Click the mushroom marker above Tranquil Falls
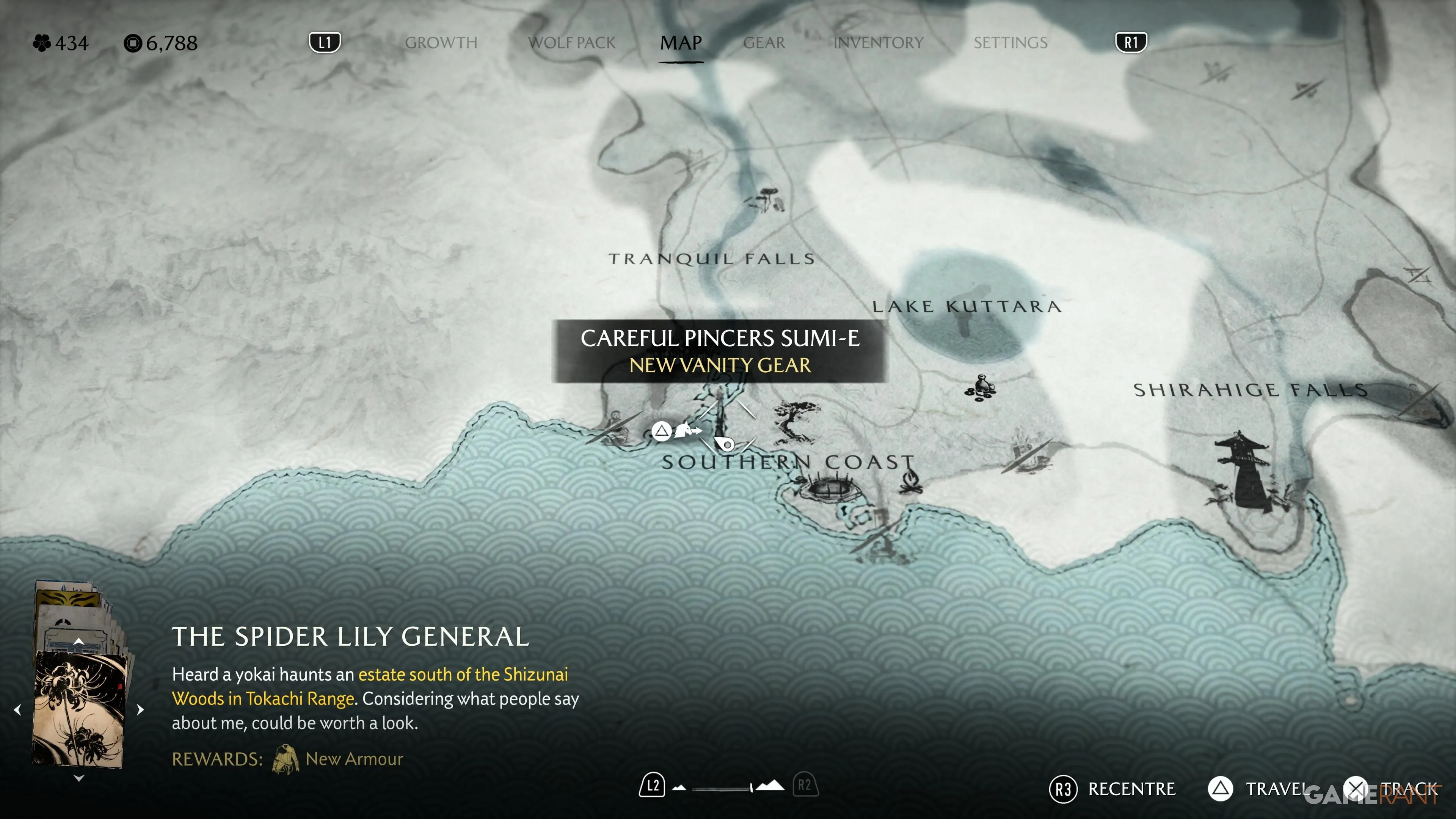This screenshot has height=819, width=1456. [x=766, y=200]
